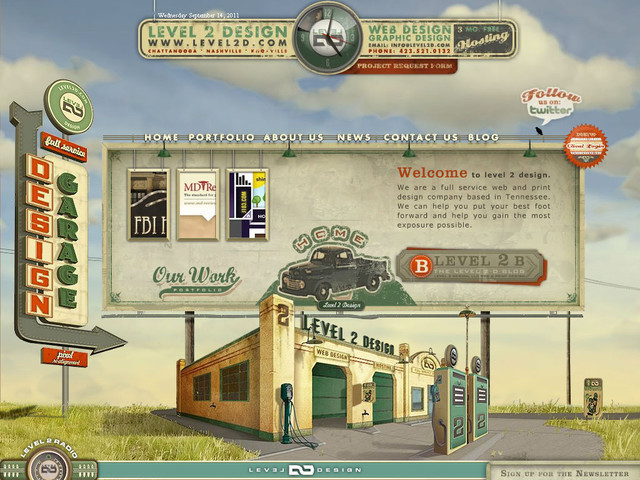Screen dimensions: 640x480
Task: Open the Project Request Form
Action: tap(390, 66)
